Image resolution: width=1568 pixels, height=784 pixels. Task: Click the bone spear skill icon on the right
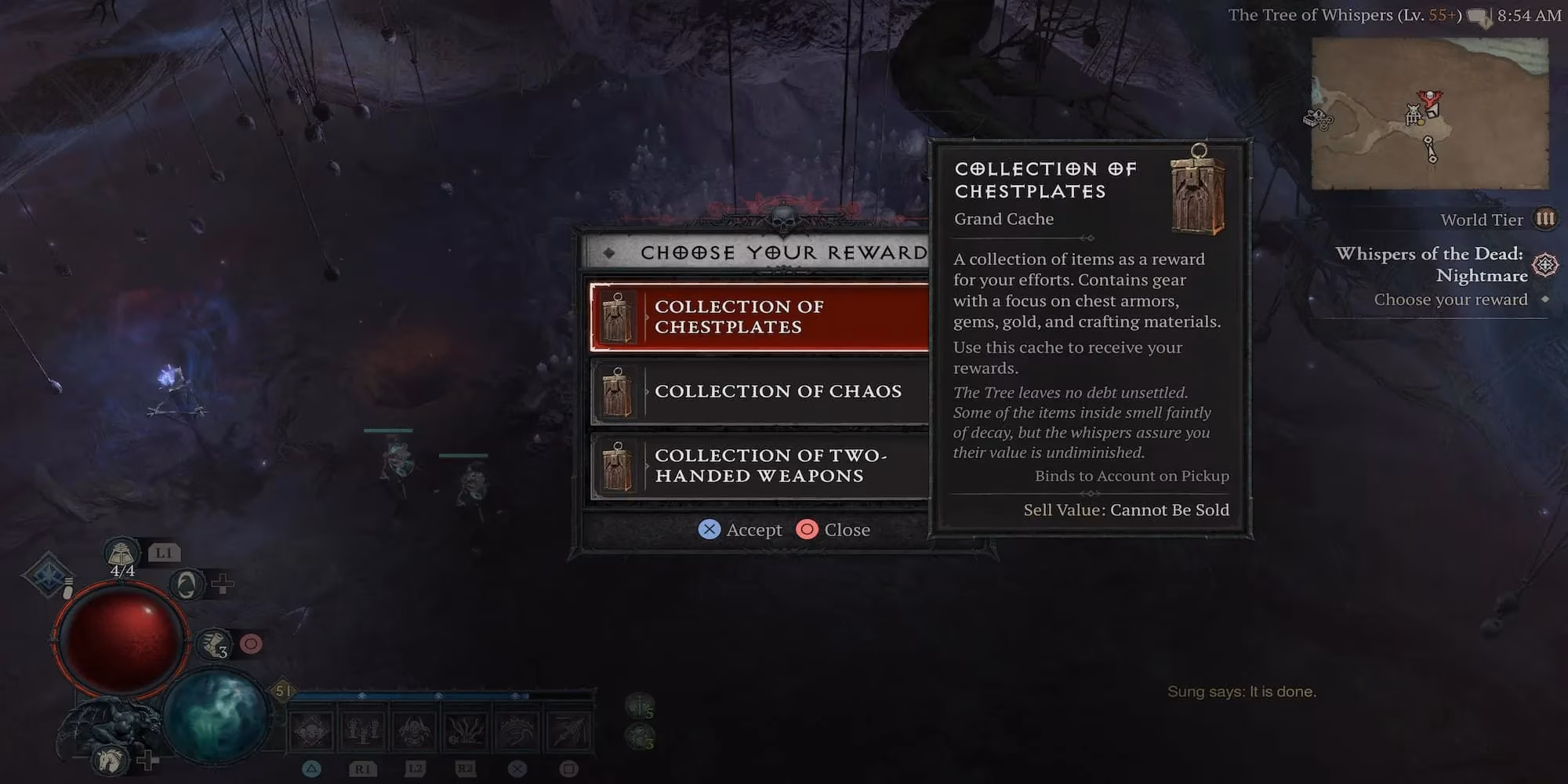click(x=566, y=731)
